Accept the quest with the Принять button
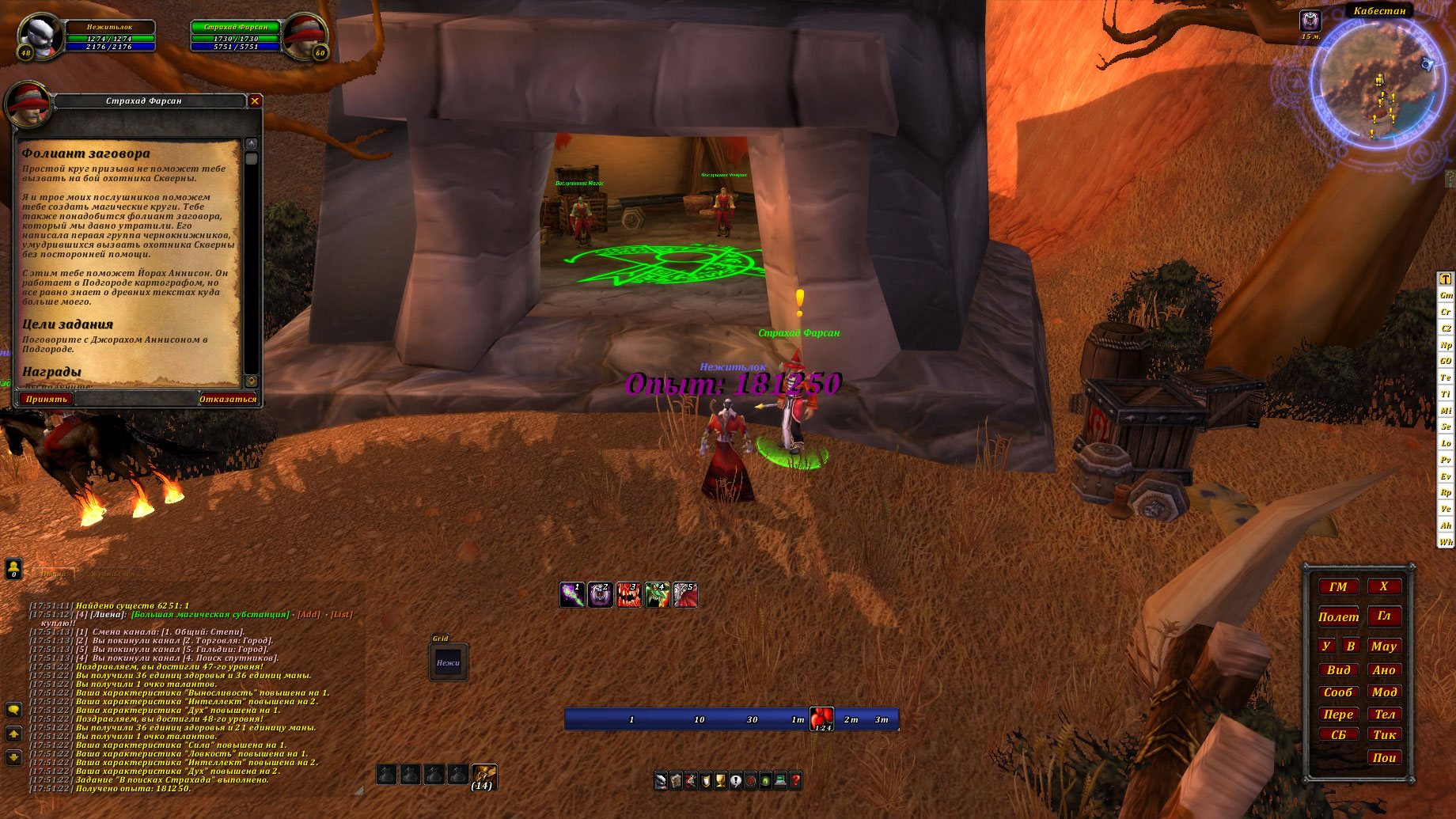Viewport: 1456px width, 819px height. 46,399
